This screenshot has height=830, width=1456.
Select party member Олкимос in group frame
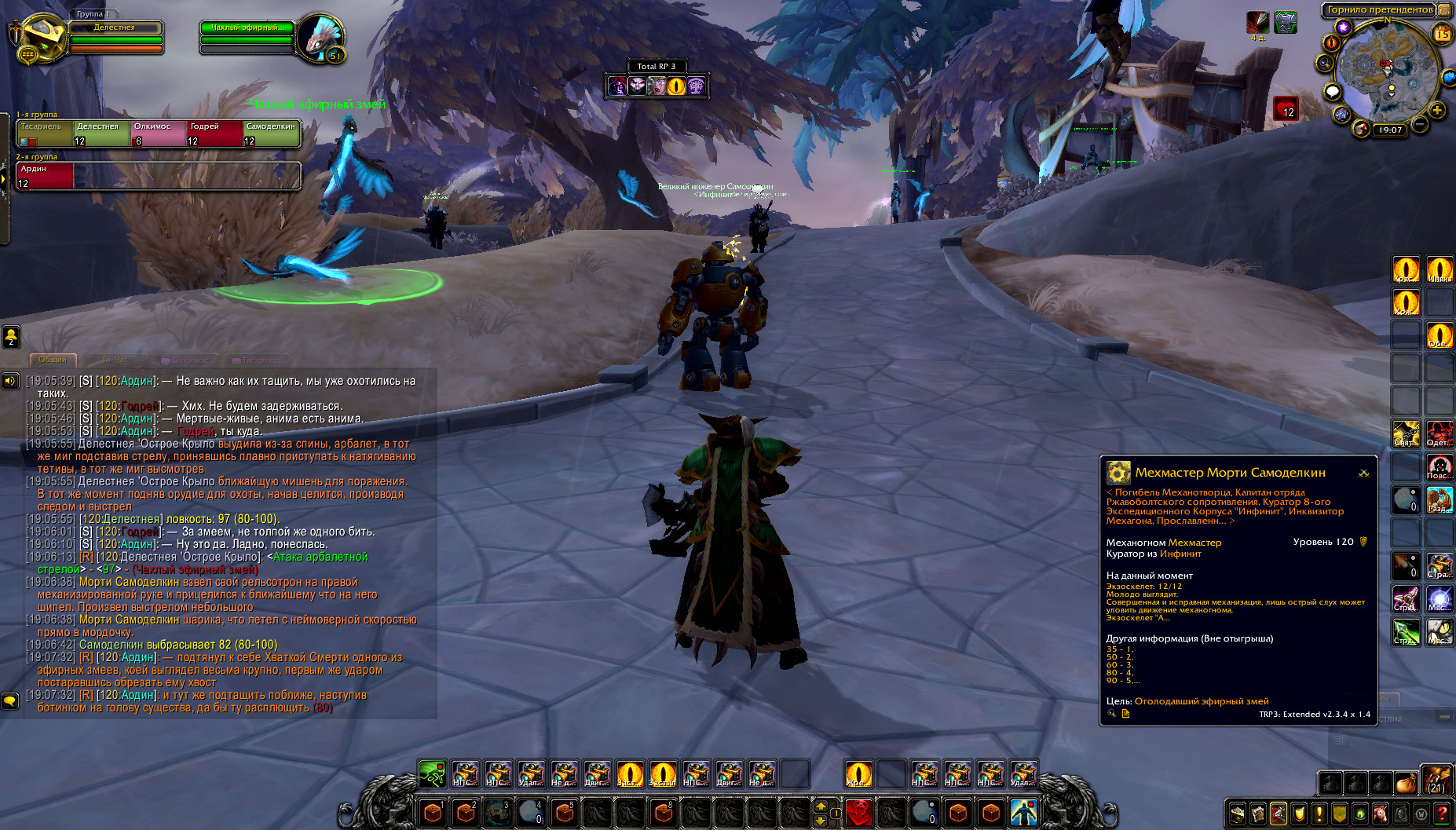point(159,133)
